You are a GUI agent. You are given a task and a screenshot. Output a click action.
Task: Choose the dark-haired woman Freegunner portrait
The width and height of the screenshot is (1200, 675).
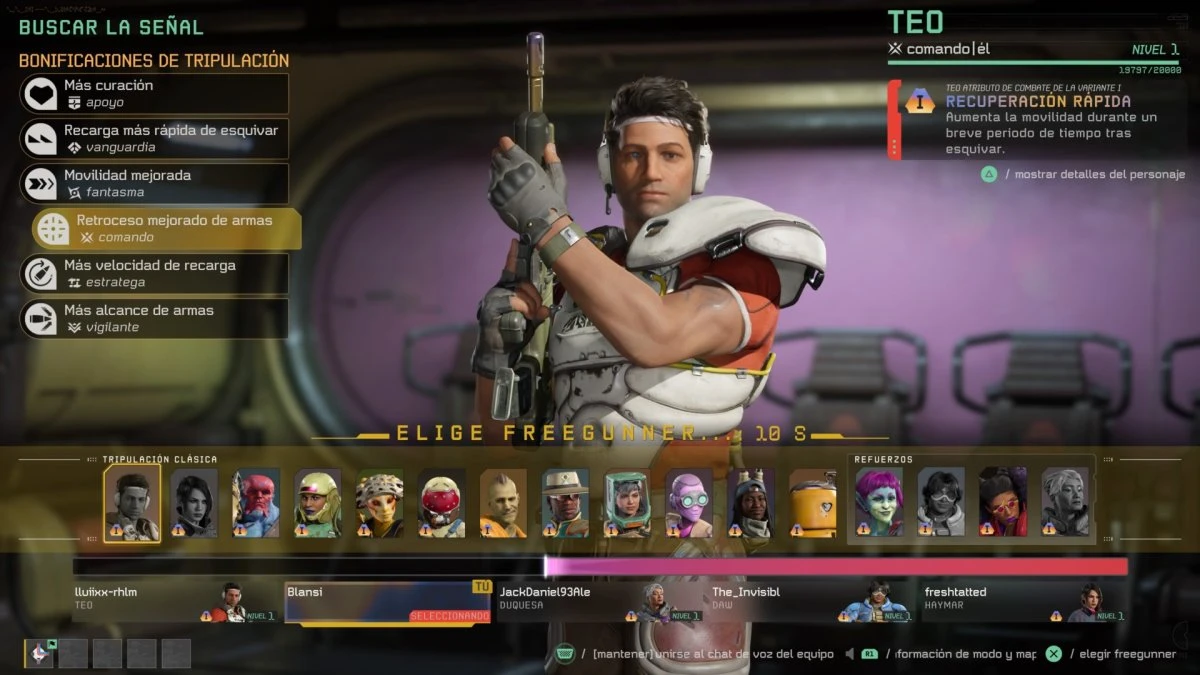point(194,502)
